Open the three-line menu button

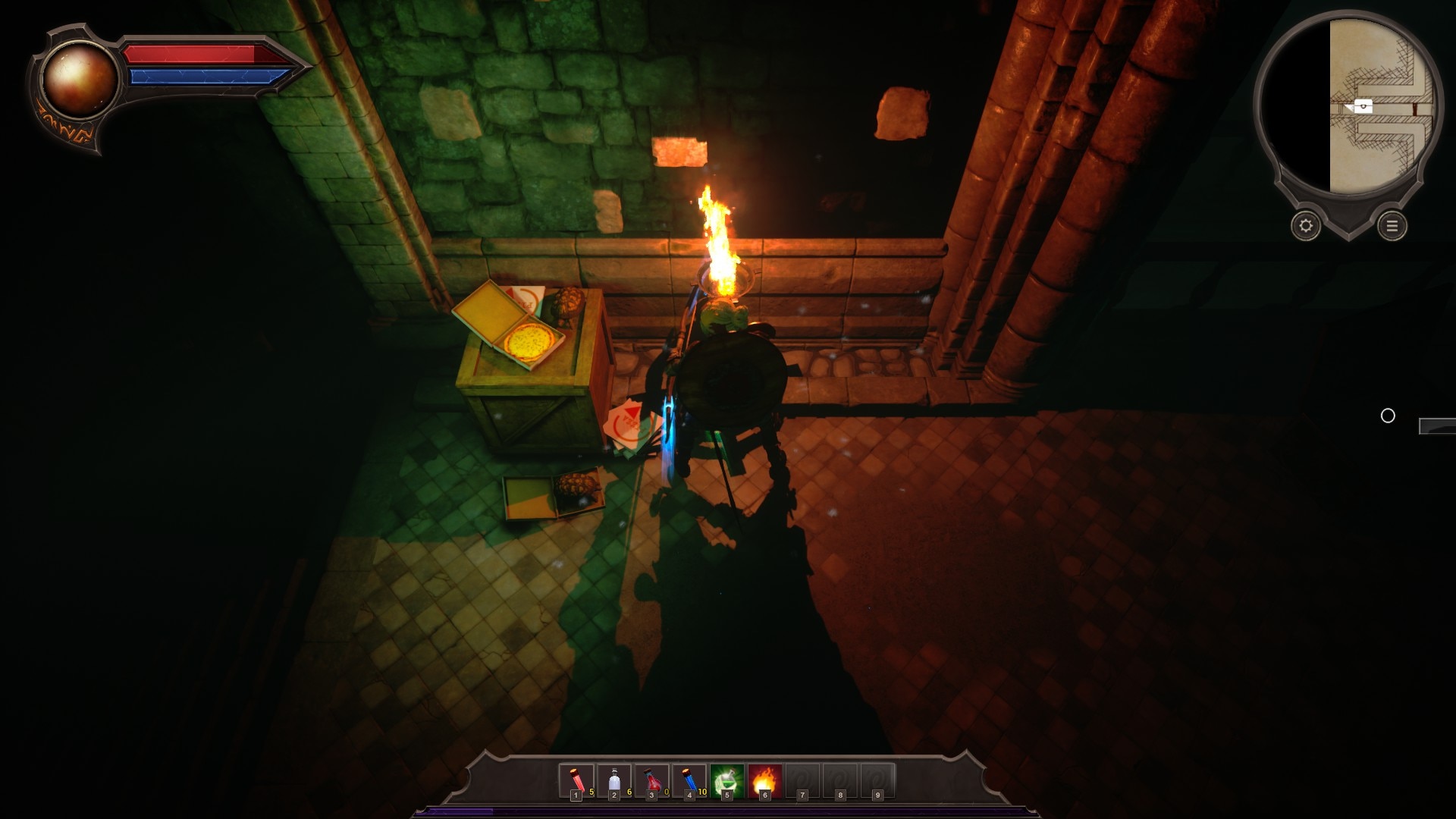1392,226
